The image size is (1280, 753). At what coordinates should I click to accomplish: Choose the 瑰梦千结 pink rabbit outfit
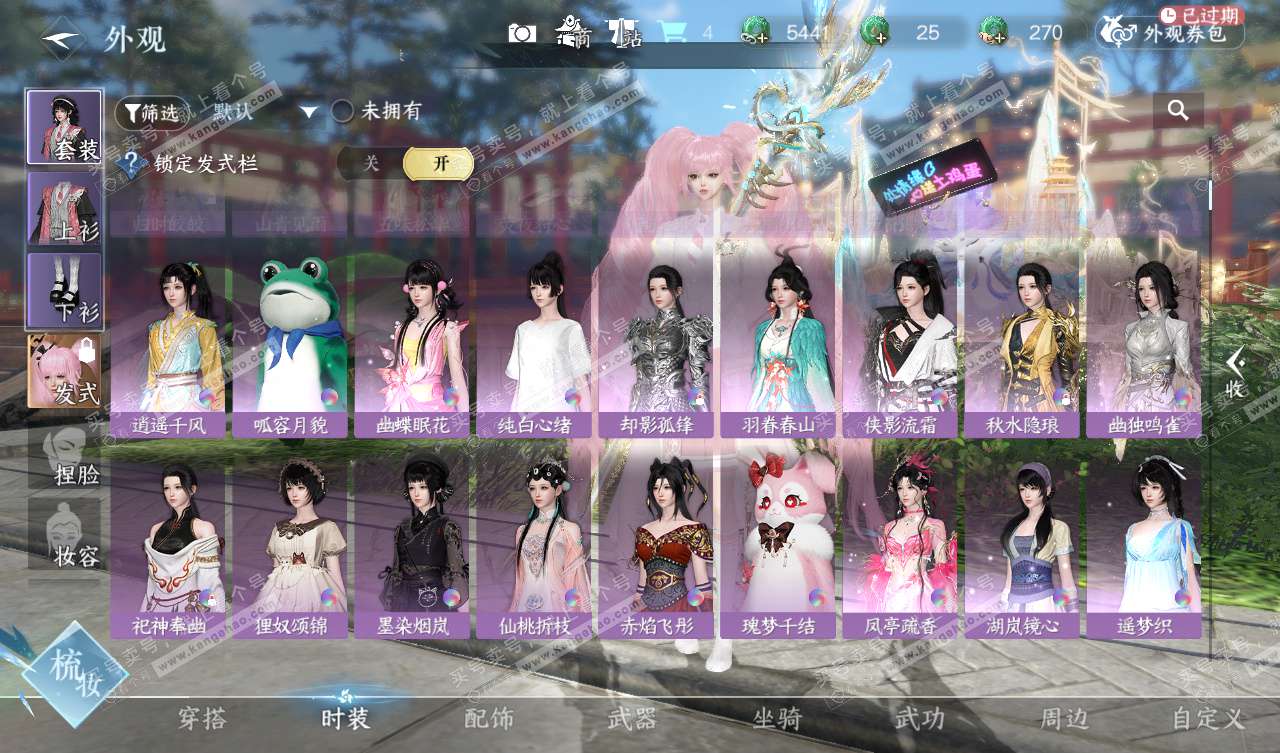(x=777, y=545)
